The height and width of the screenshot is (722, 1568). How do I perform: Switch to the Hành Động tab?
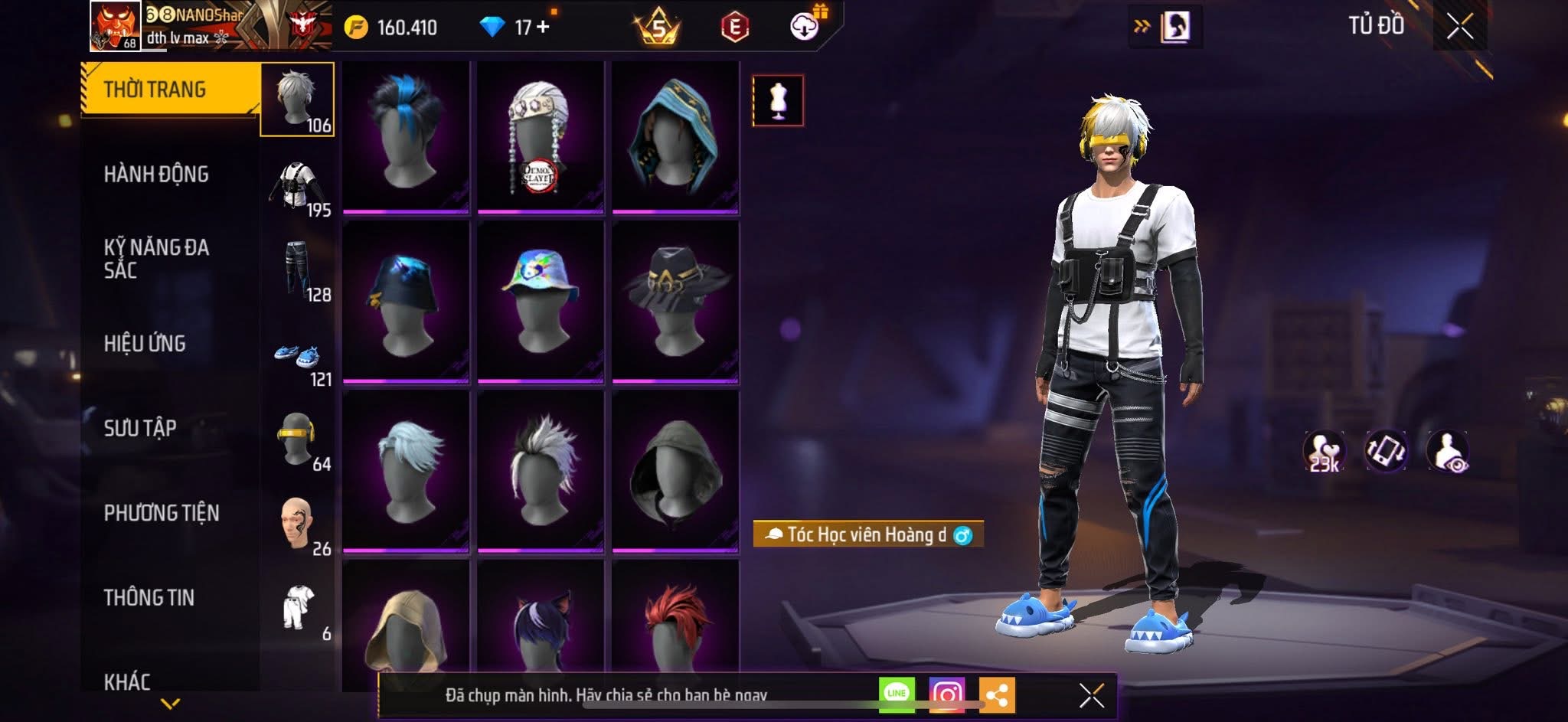click(156, 175)
